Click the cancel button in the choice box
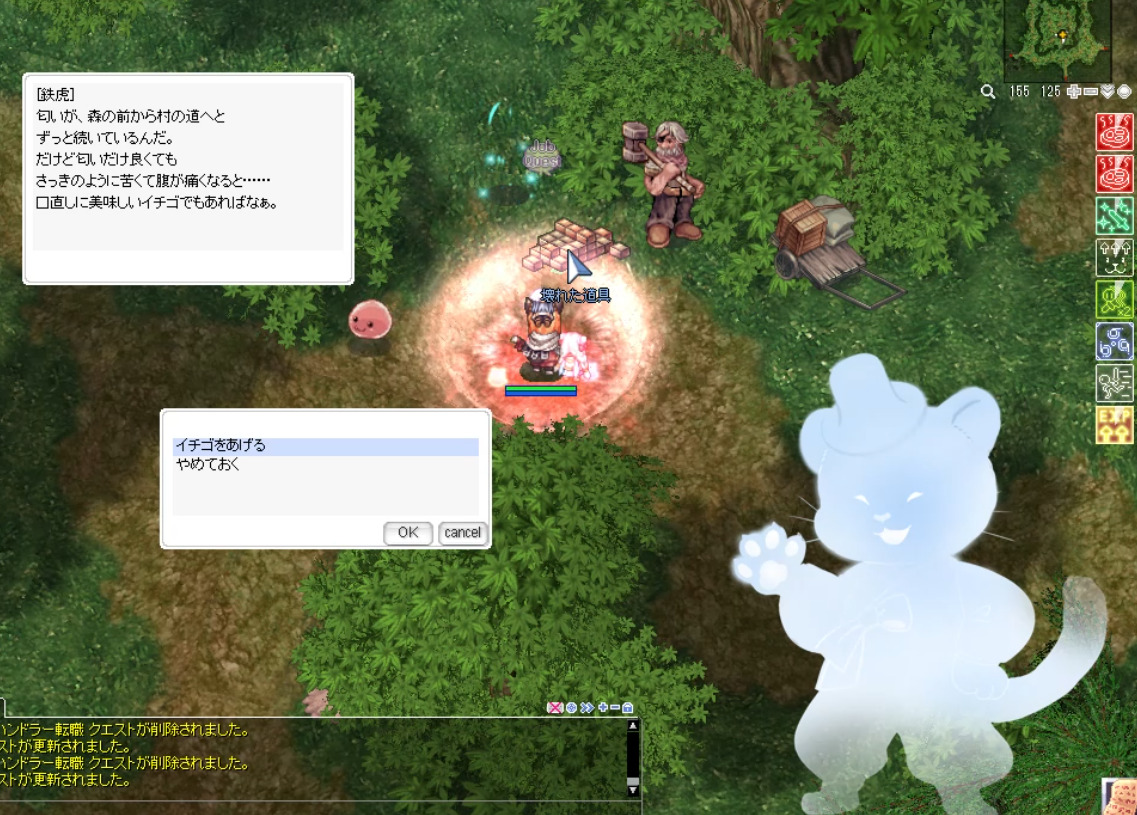This screenshot has width=1137, height=815. pos(462,533)
